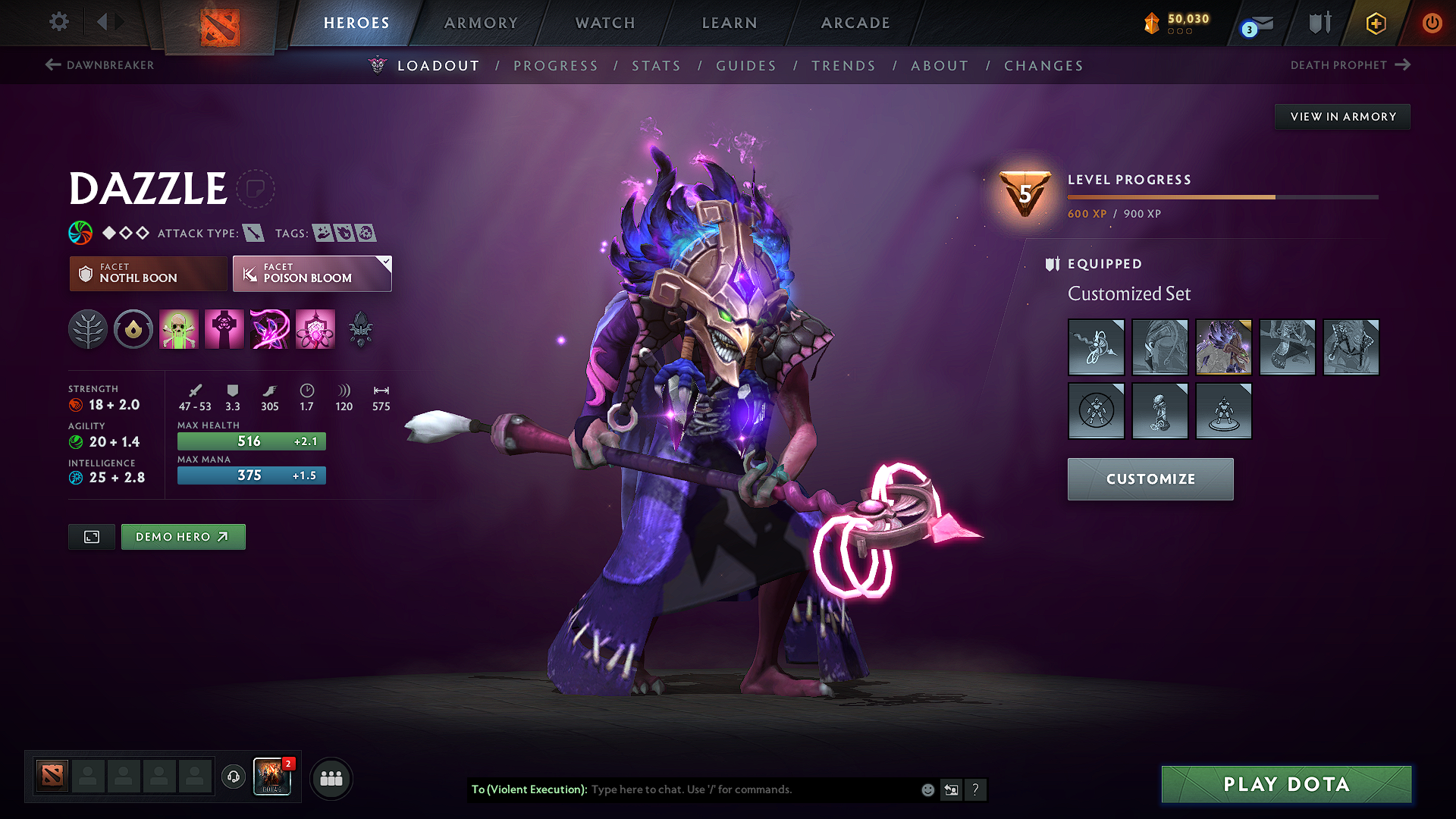Open the settings gear icon
The height and width of the screenshot is (819, 1456).
pyautogui.click(x=58, y=22)
